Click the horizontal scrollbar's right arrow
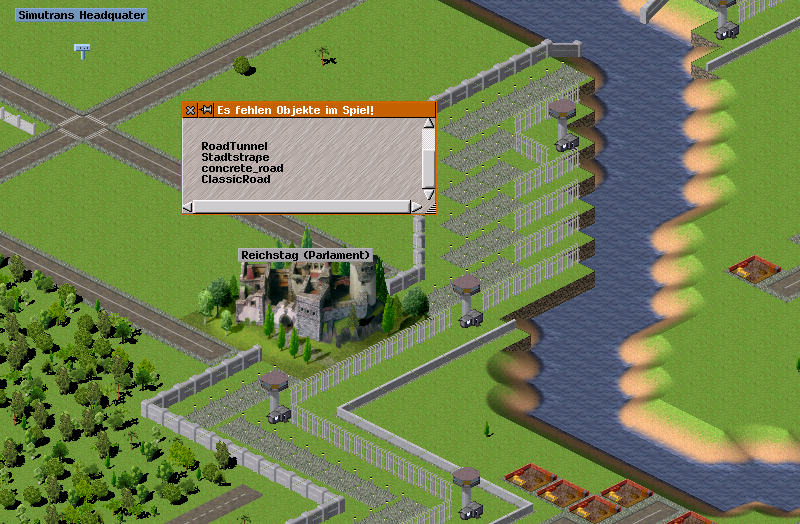Image resolution: width=800 pixels, height=524 pixels. 416,207
